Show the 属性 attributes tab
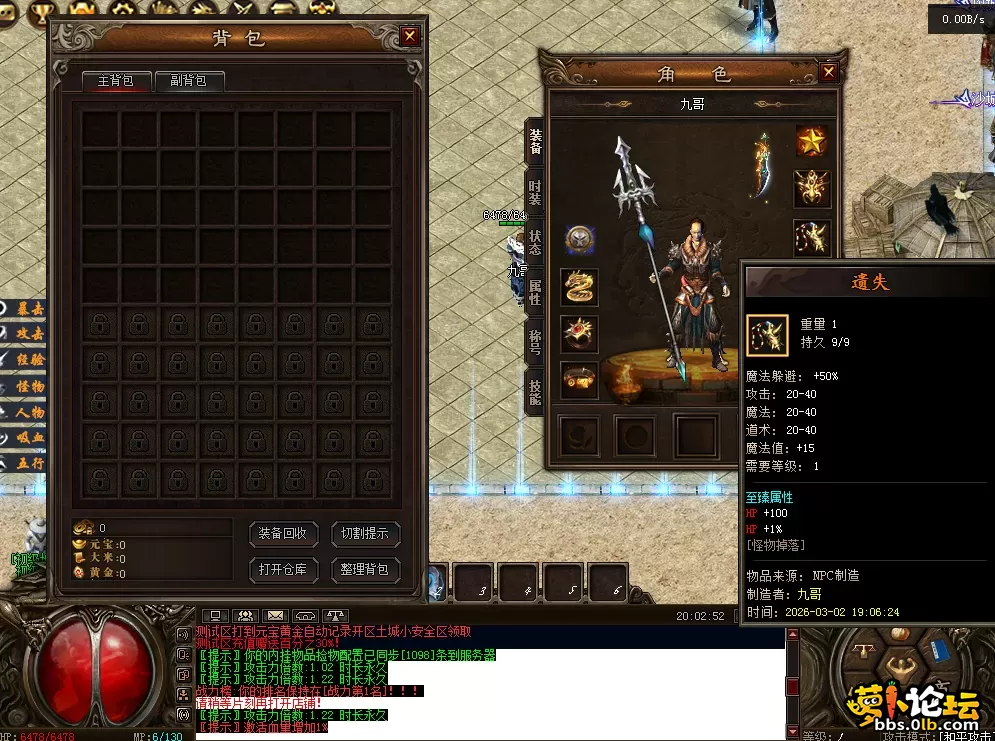The width and height of the screenshot is (995, 741). pyautogui.click(x=536, y=291)
